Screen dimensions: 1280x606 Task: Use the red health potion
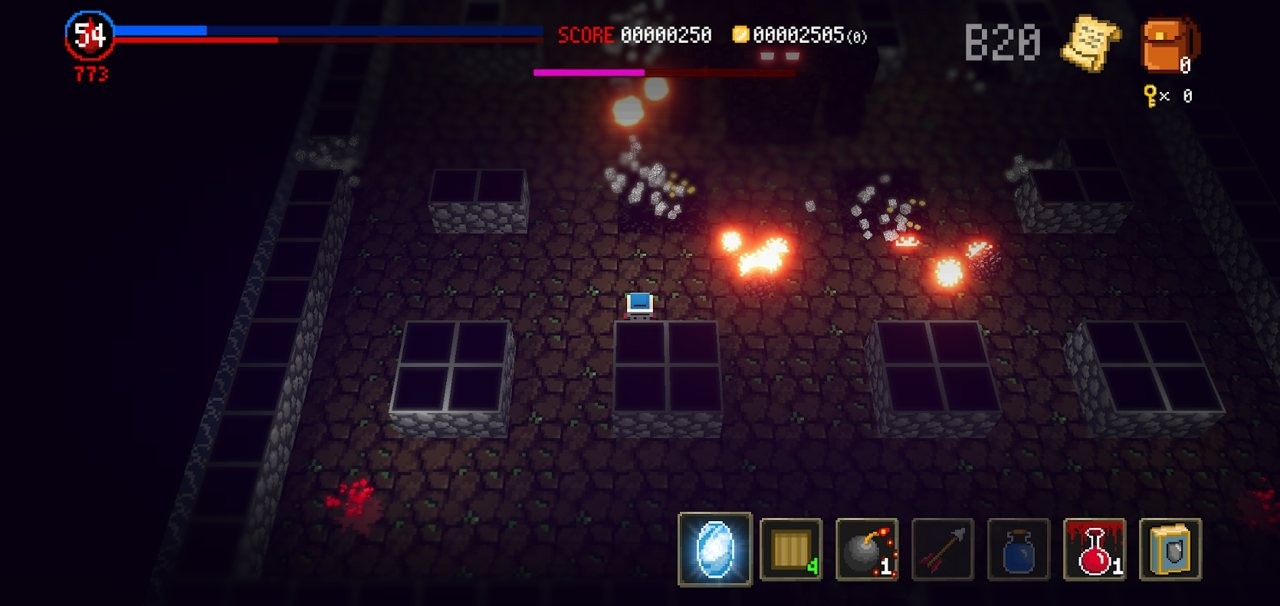click(x=1094, y=549)
